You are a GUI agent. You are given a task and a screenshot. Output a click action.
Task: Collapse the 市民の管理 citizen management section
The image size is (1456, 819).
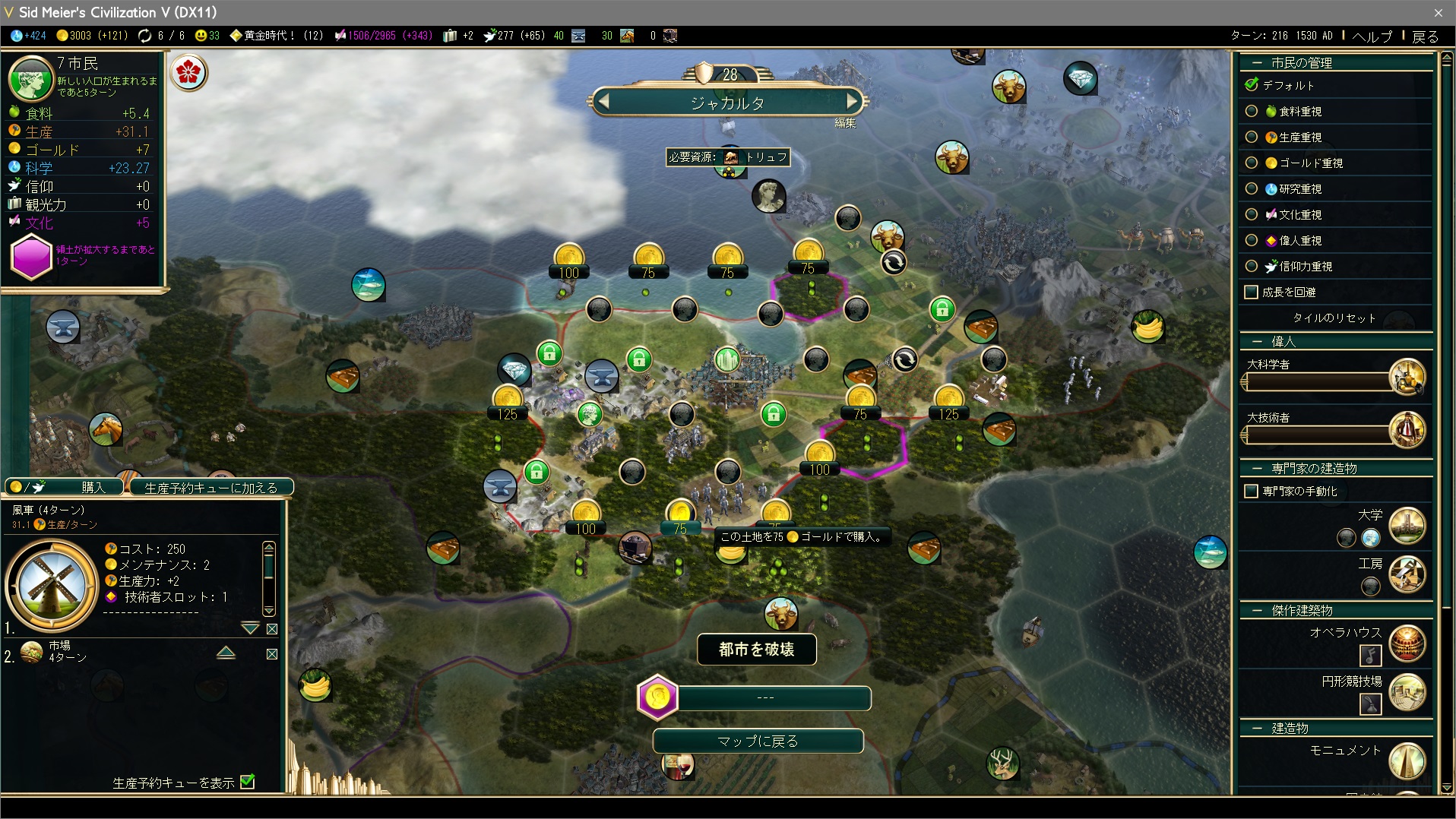[x=1257, y=63]
